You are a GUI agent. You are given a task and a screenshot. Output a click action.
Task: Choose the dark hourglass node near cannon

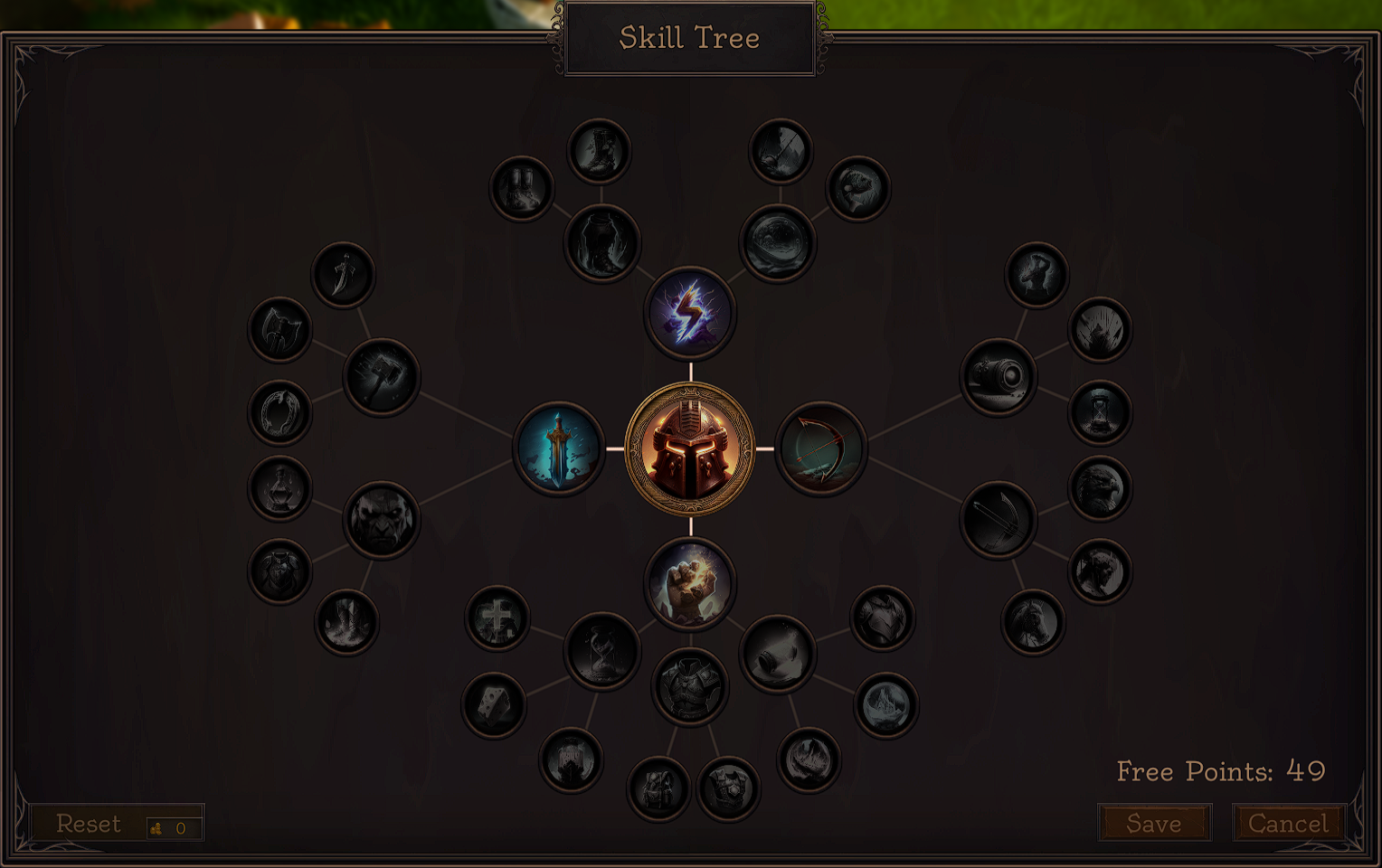tap(1100, 412)
